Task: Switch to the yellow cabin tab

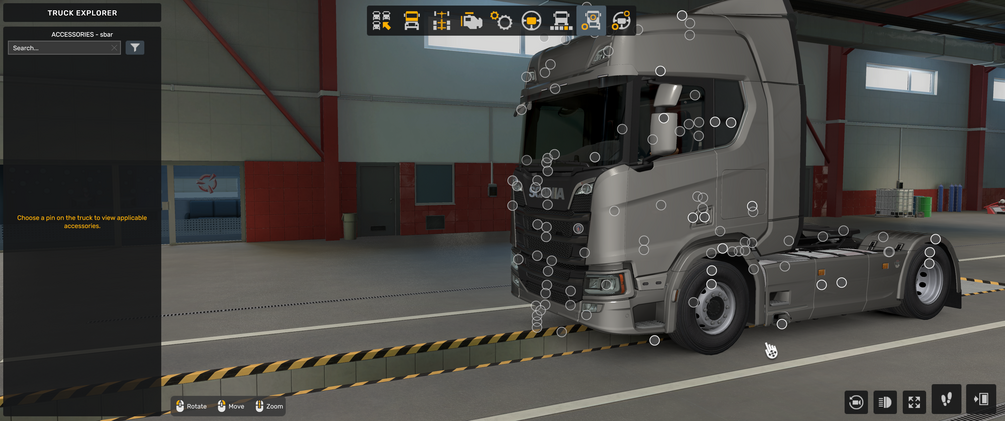Action: (411, 21)
